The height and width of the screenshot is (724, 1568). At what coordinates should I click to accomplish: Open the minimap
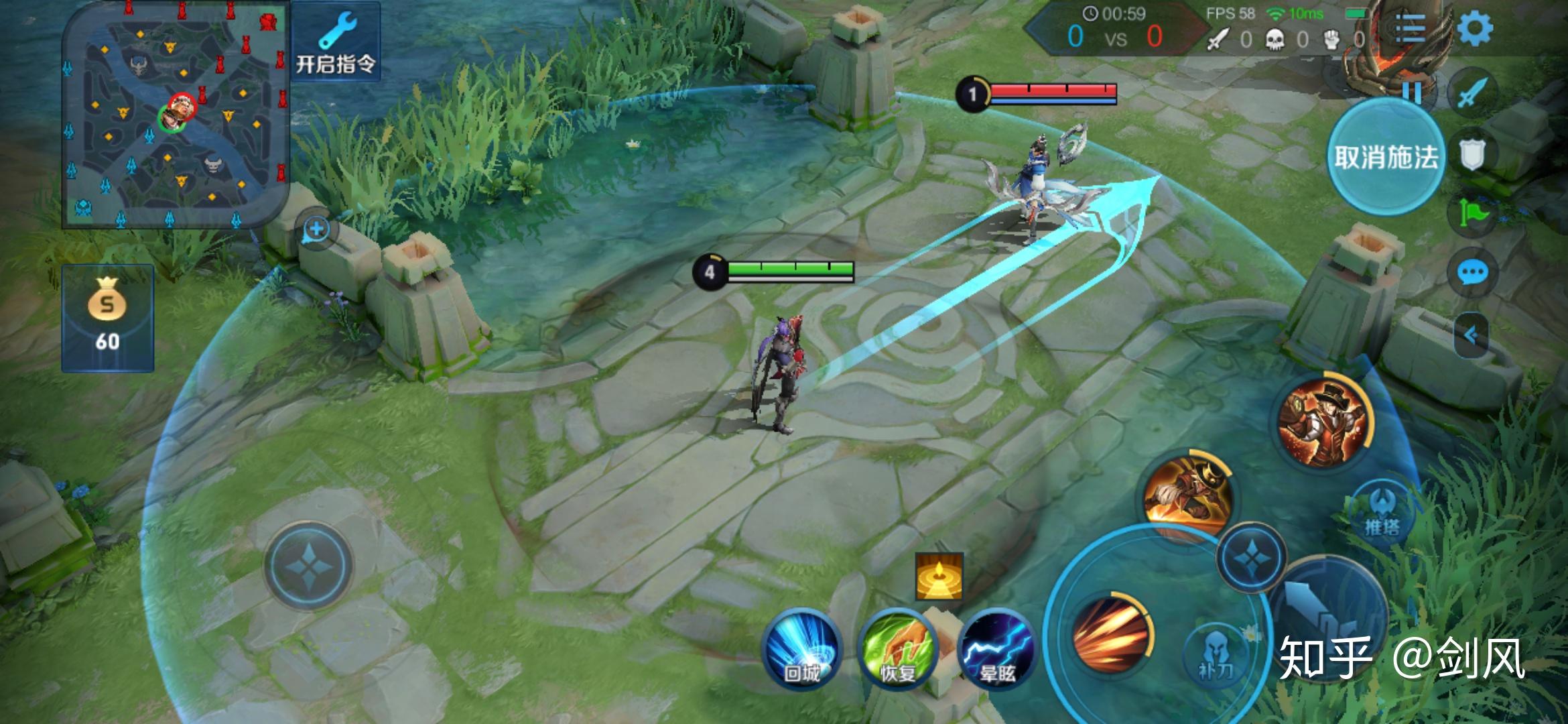click(x=176, y=115)
